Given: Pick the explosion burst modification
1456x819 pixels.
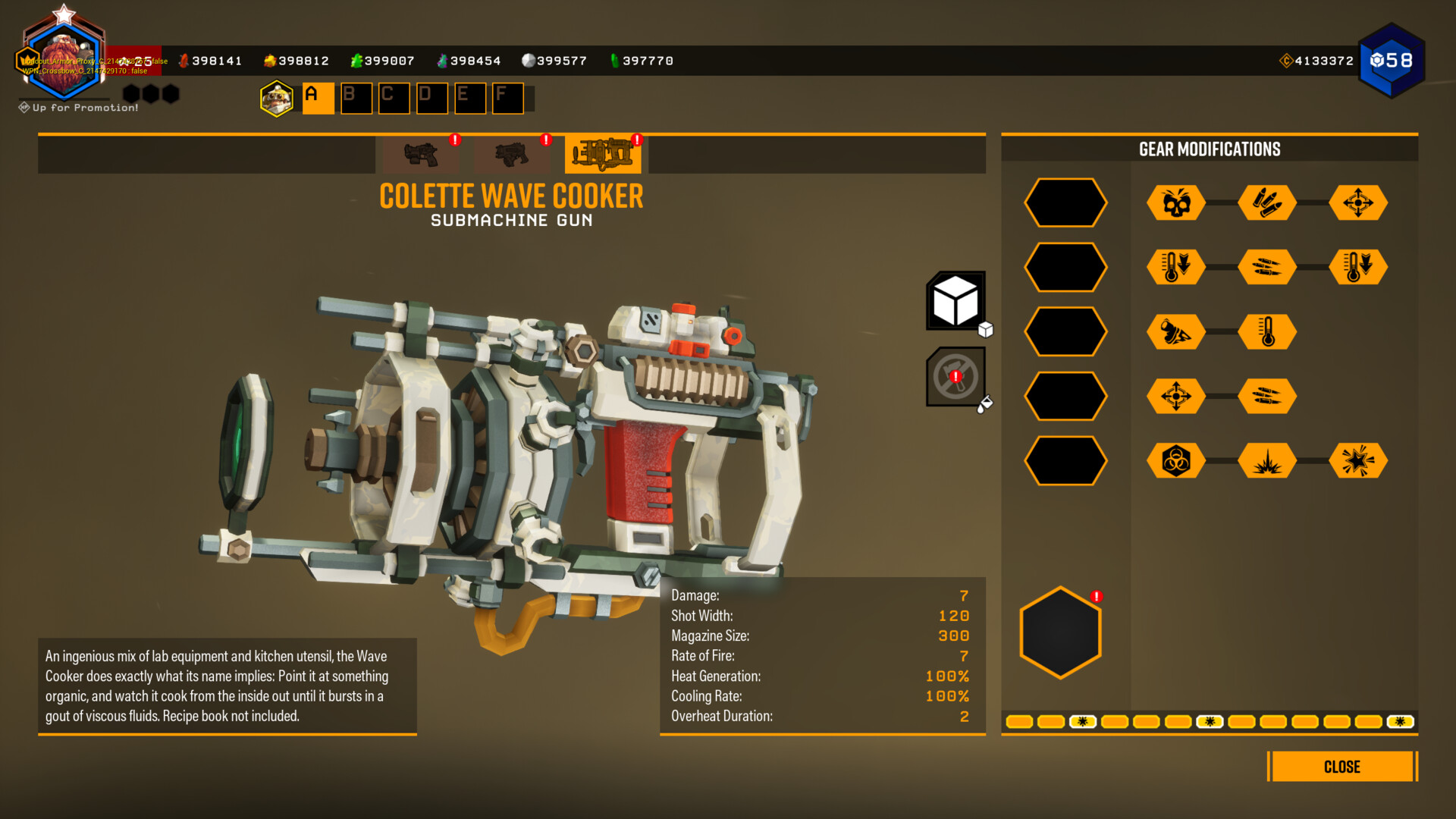Looking at the screenshot, I should (x=1267, y=460).
